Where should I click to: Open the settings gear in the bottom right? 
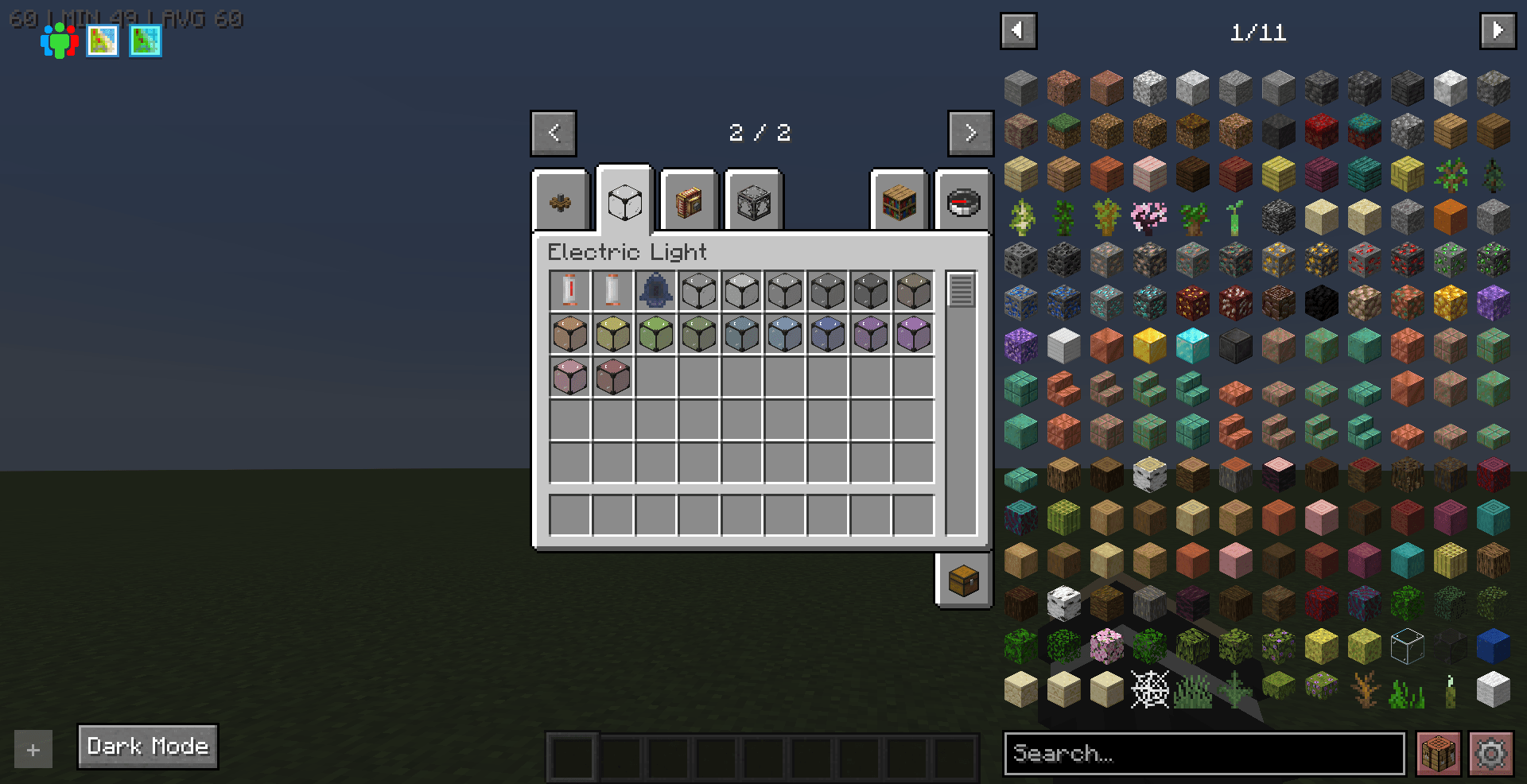1492,753
